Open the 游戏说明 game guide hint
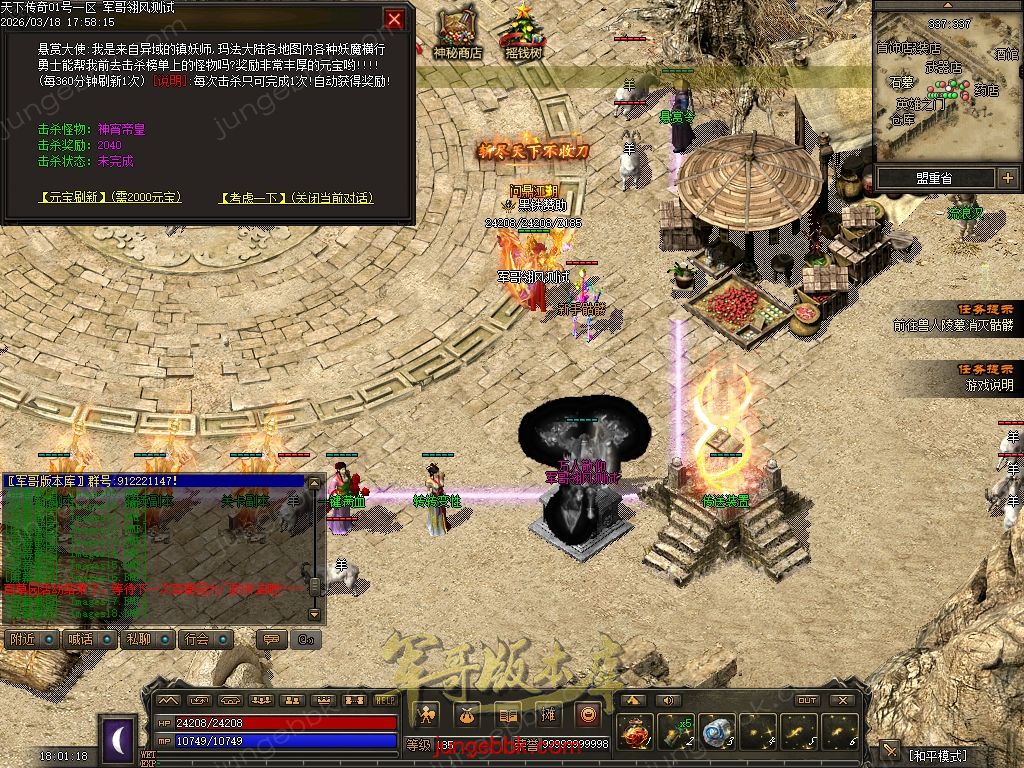 click(988, 385)
